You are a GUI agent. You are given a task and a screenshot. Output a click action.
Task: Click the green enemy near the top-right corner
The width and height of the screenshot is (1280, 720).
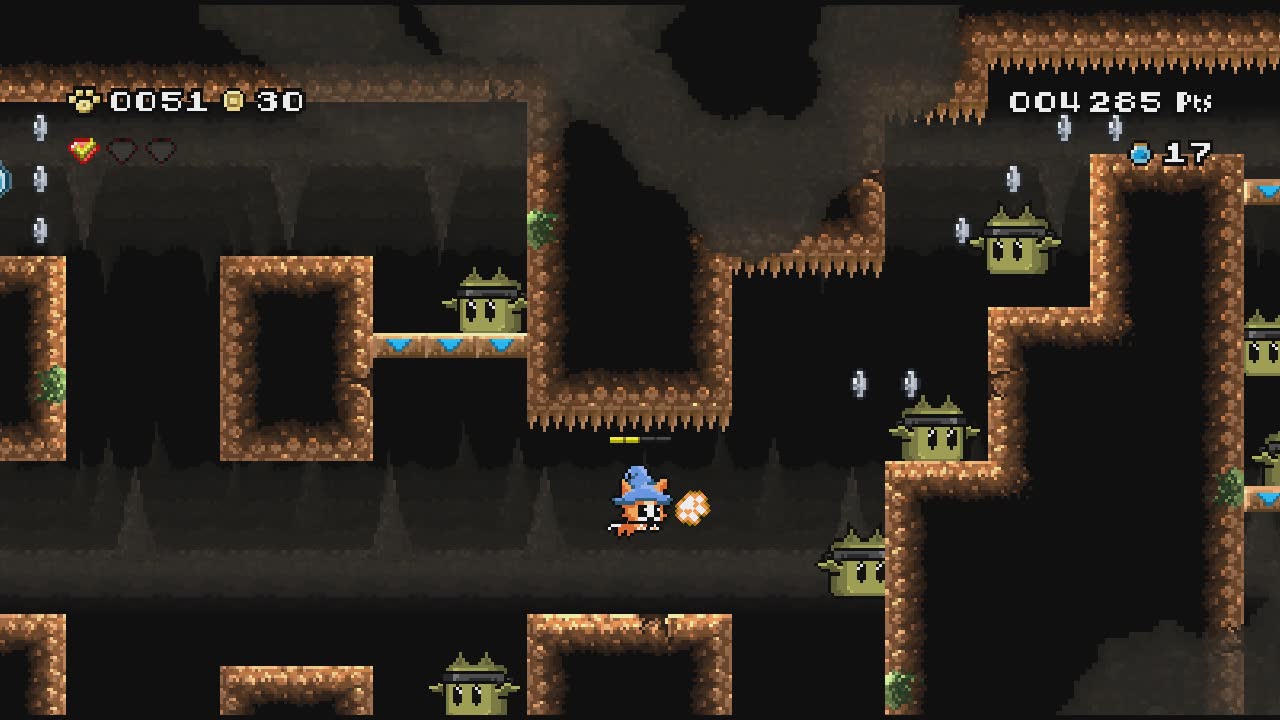click(x=1019, y=243)
